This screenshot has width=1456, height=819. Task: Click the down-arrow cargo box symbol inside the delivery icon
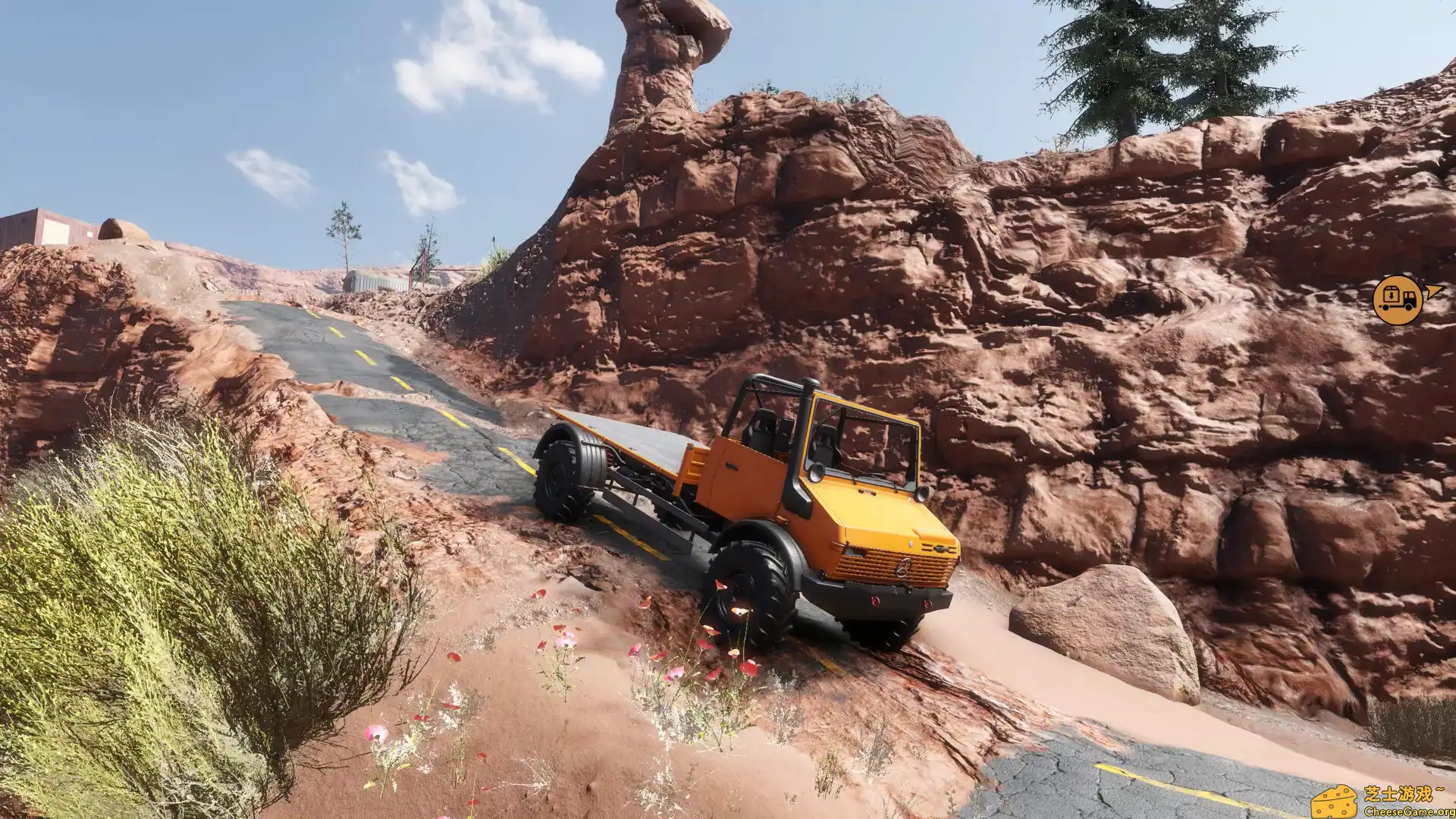pos(1392,295)
